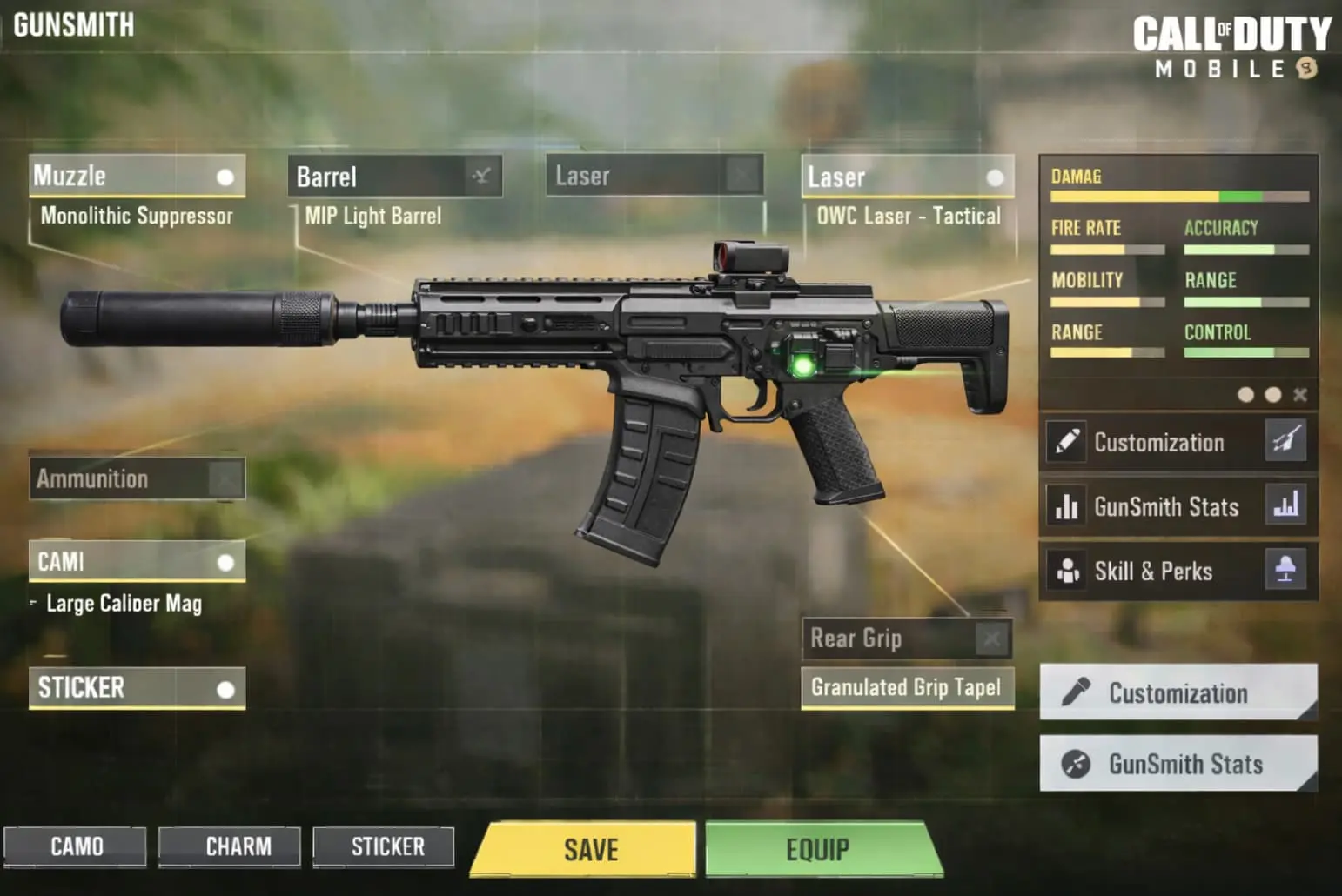Viewport: 1342px width, 896px height.
Task: Click the bar chart icon for GunSmith Stats
Action: pyautogui.click(x=1067, y=507)
